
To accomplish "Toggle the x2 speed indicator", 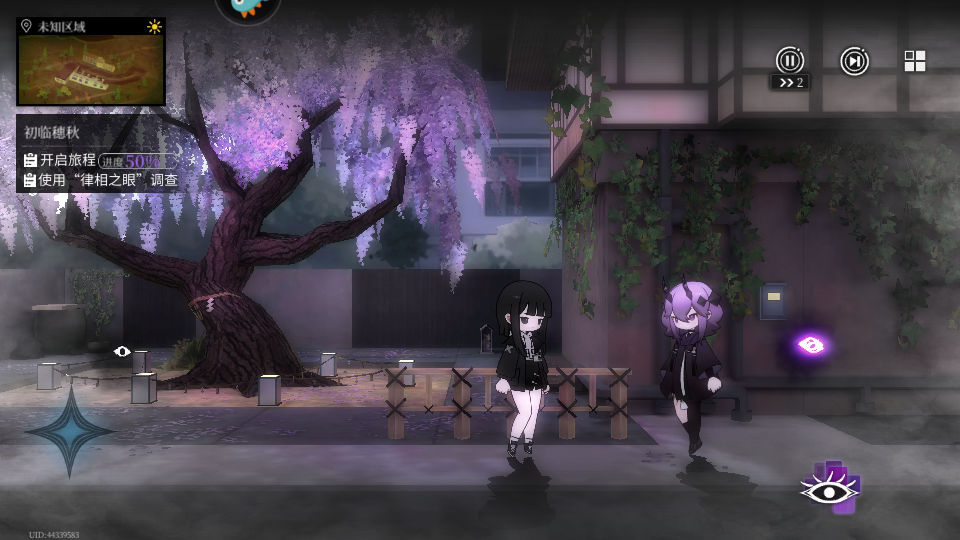I will pos(790,82).
